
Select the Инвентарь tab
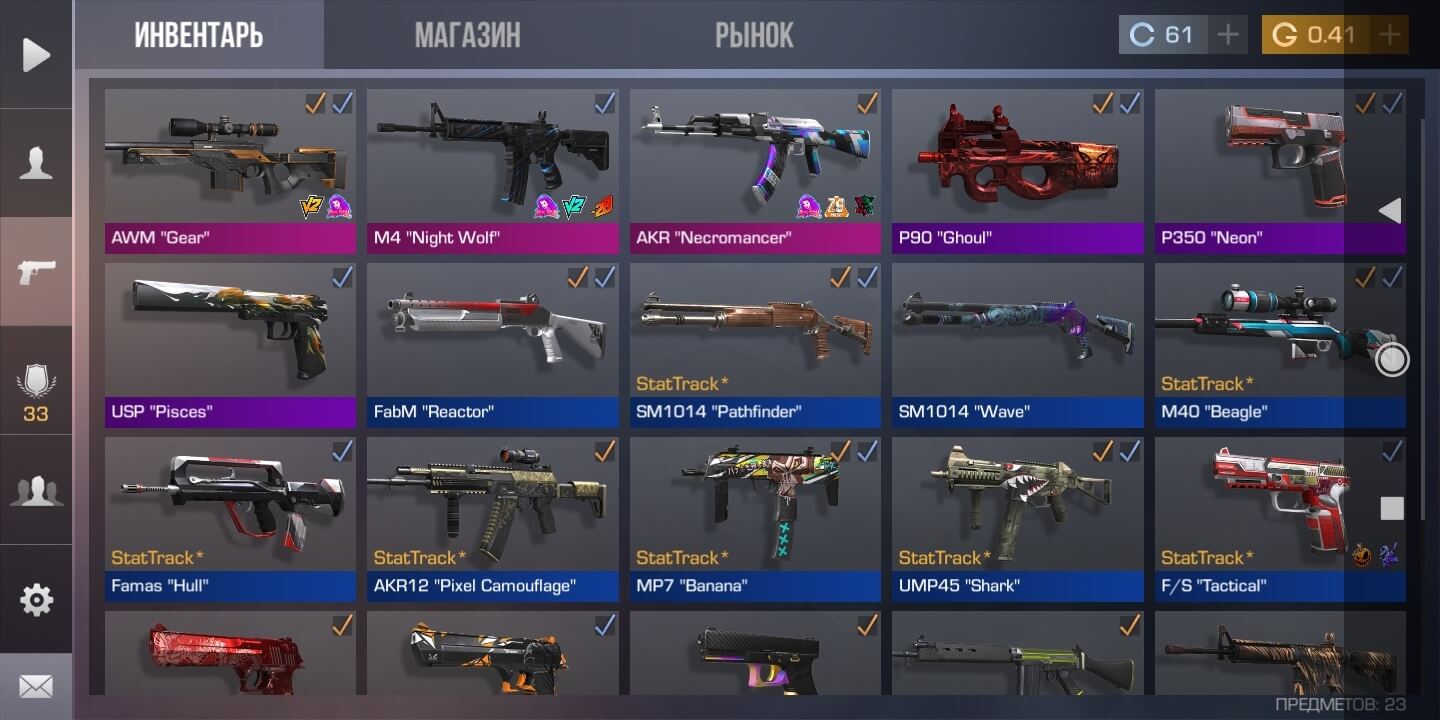click(199, 36)
